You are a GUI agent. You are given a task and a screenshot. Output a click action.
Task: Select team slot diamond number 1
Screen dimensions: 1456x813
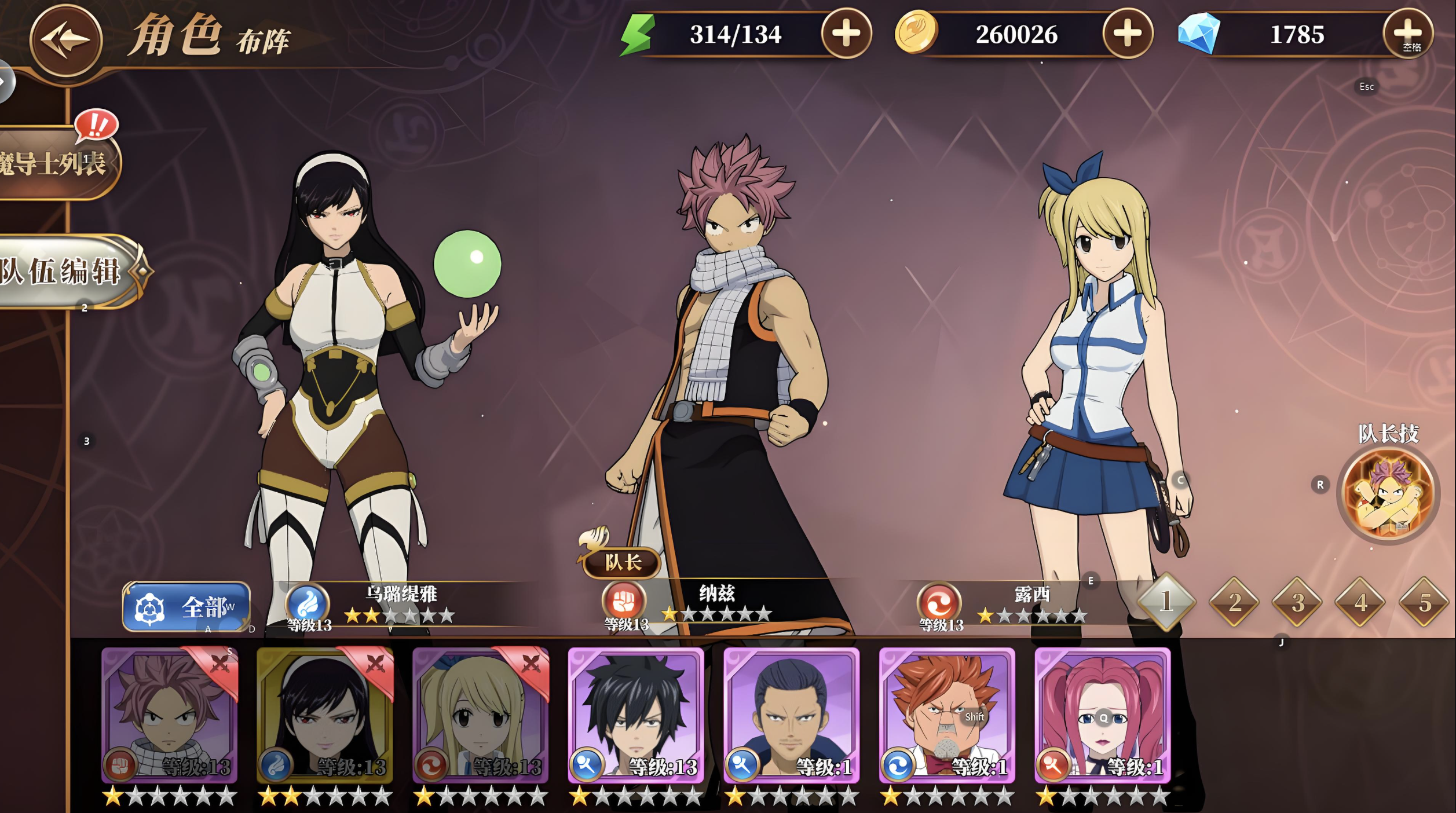coord(1166,602)
